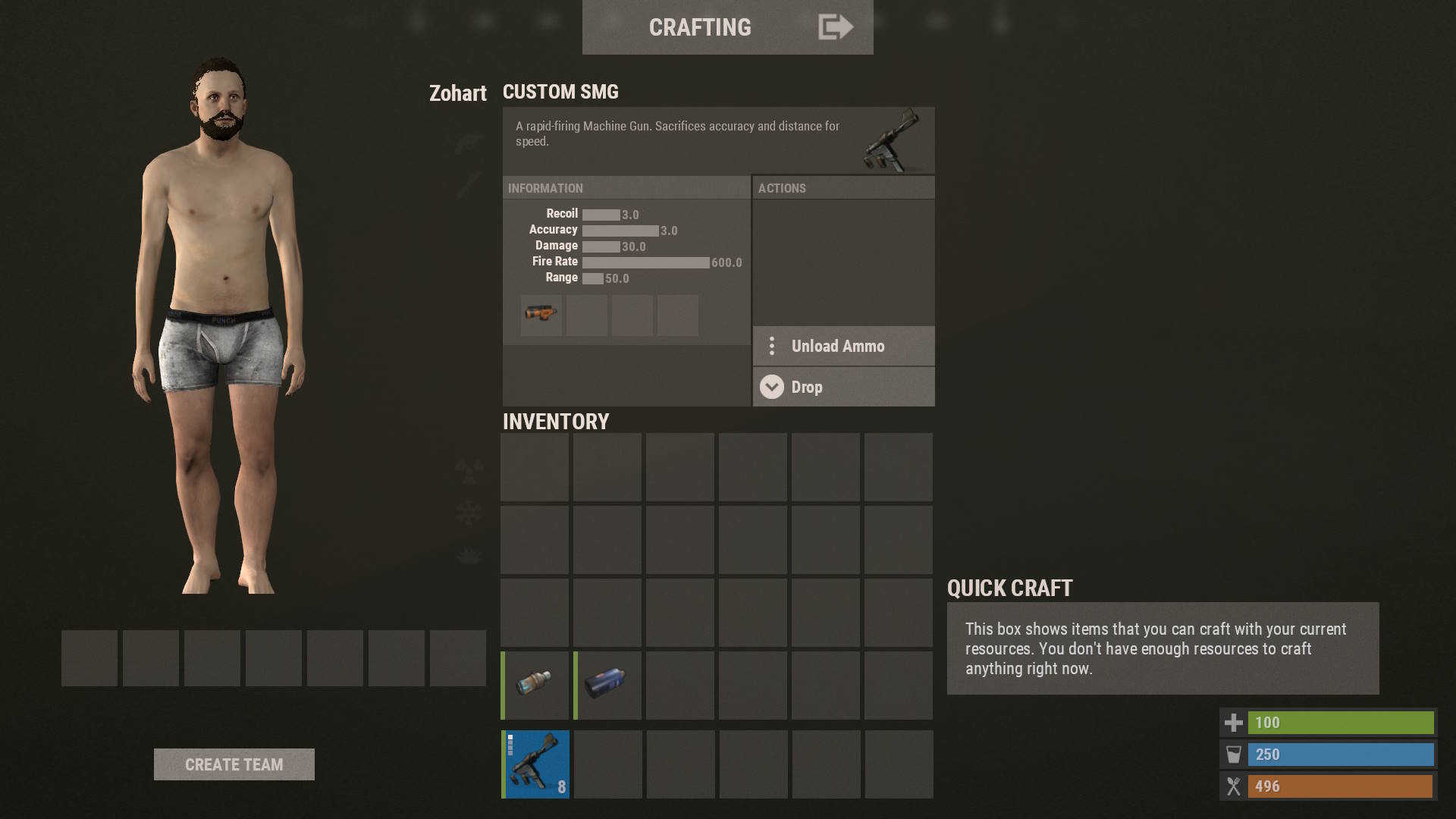Pick the dark blue bottle in inventory
Screen dimensions: 1456x819
pos(607,685)
